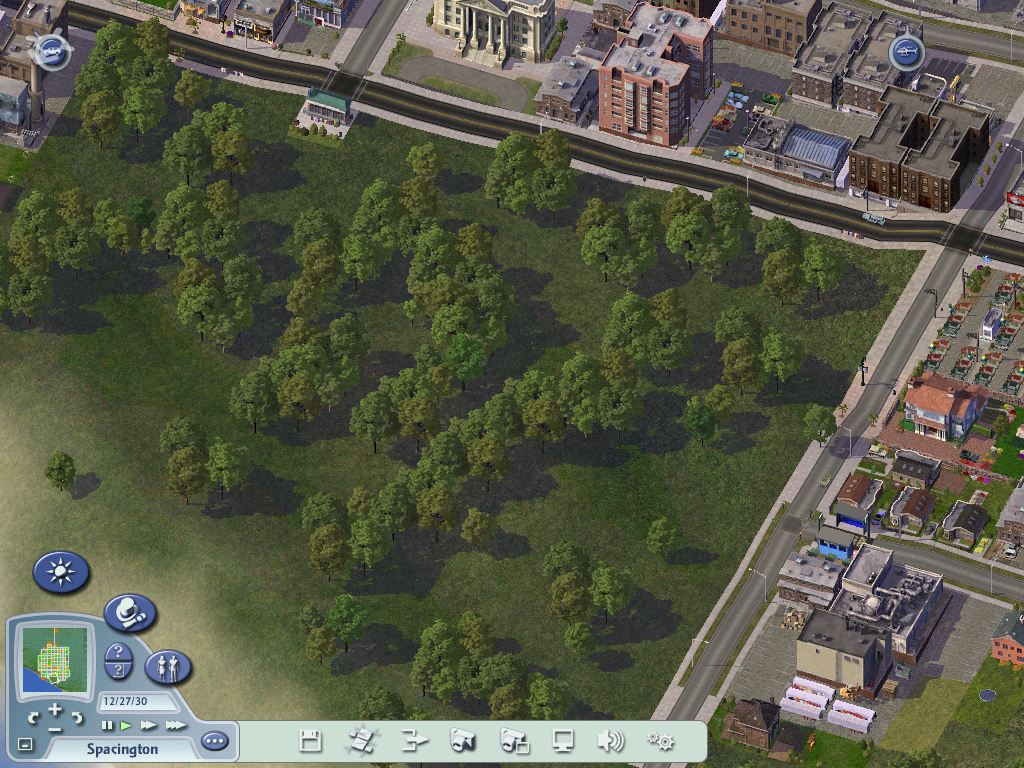Image resolution: width=1024 pixels, height=768 pixels.
Task: Save the city with the floppy disk icon
Action: [x=311, y=741]
